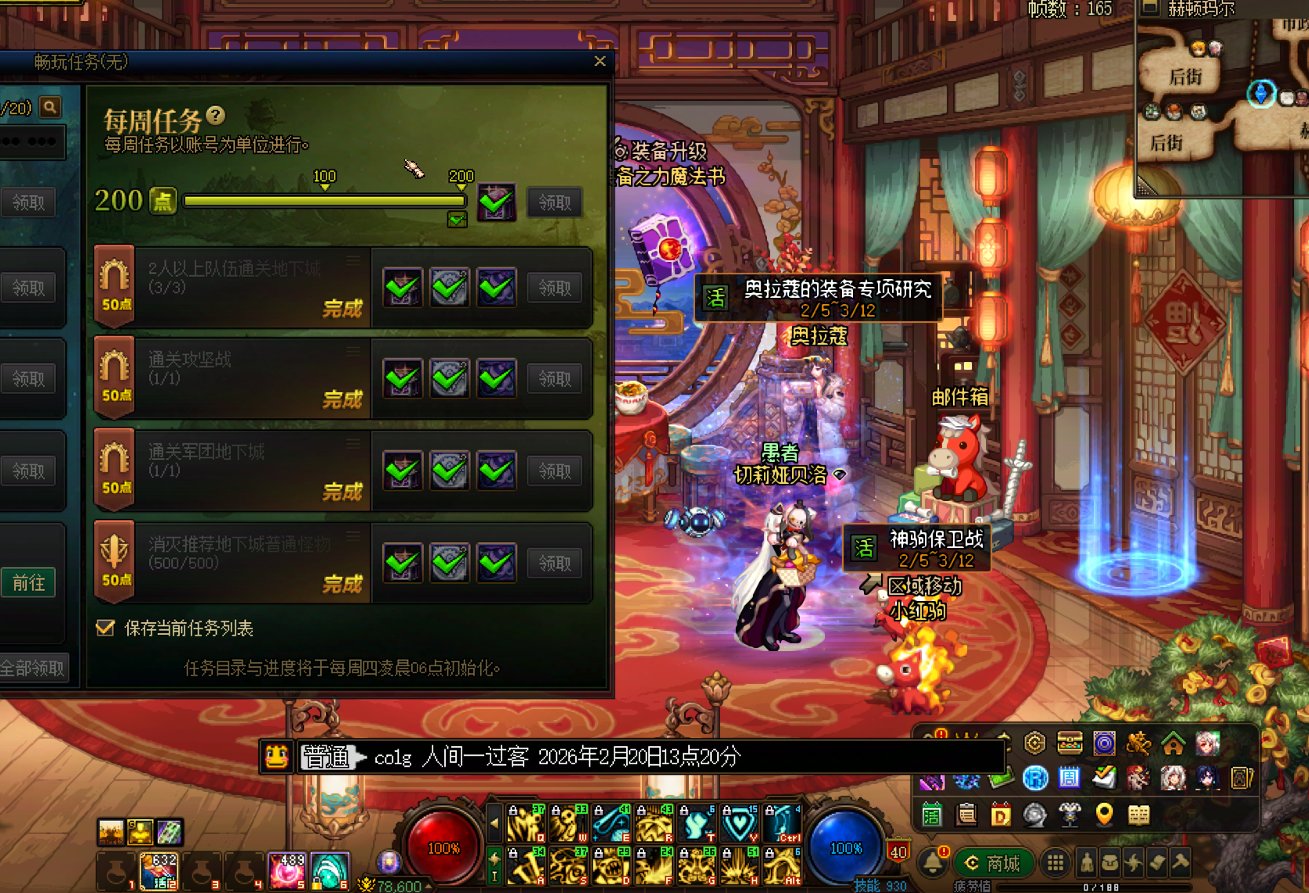
Task: Open the 商城 shop
Action: point(991,862)
